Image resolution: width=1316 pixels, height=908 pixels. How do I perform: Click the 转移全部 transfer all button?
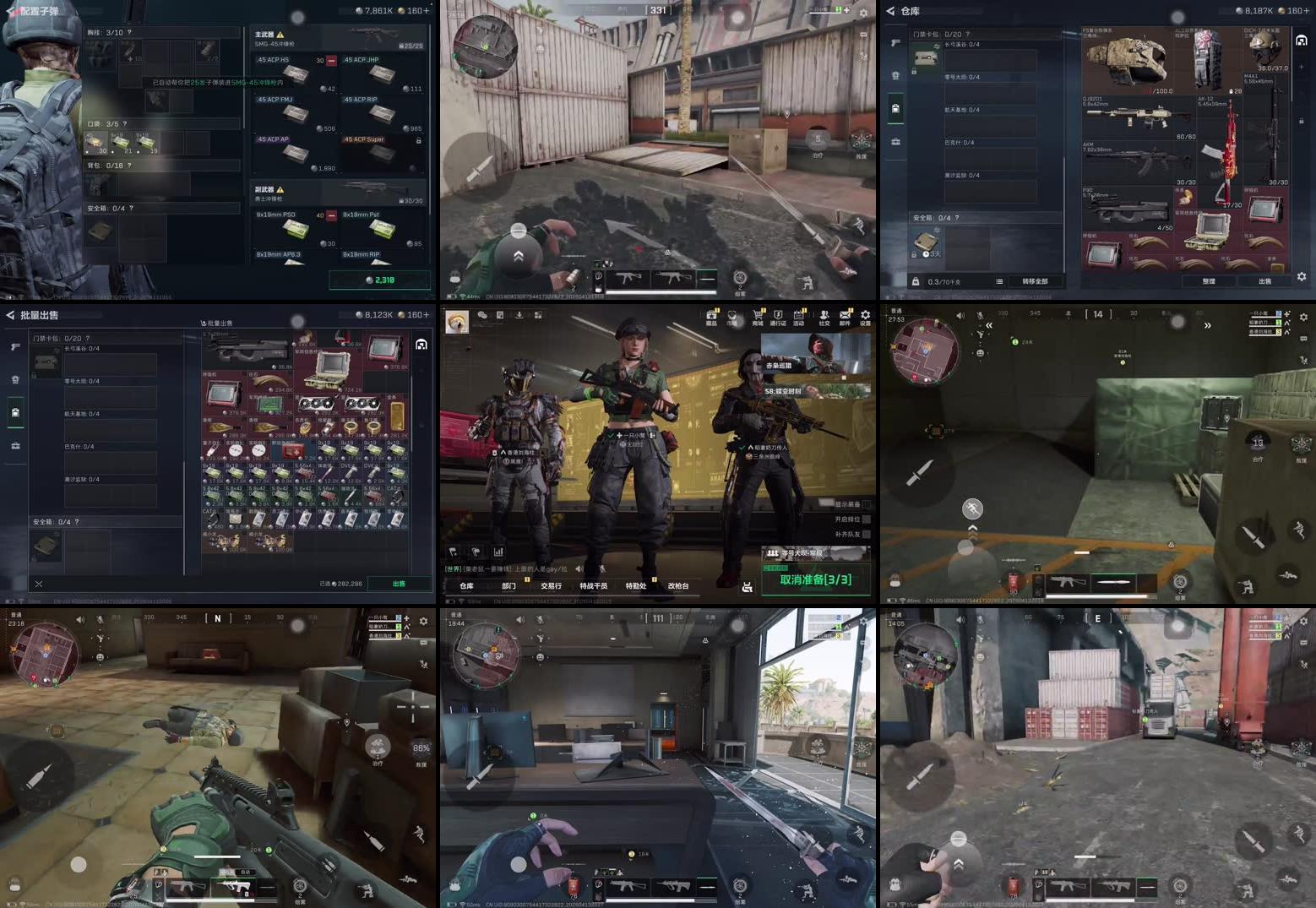(1035, 282)
